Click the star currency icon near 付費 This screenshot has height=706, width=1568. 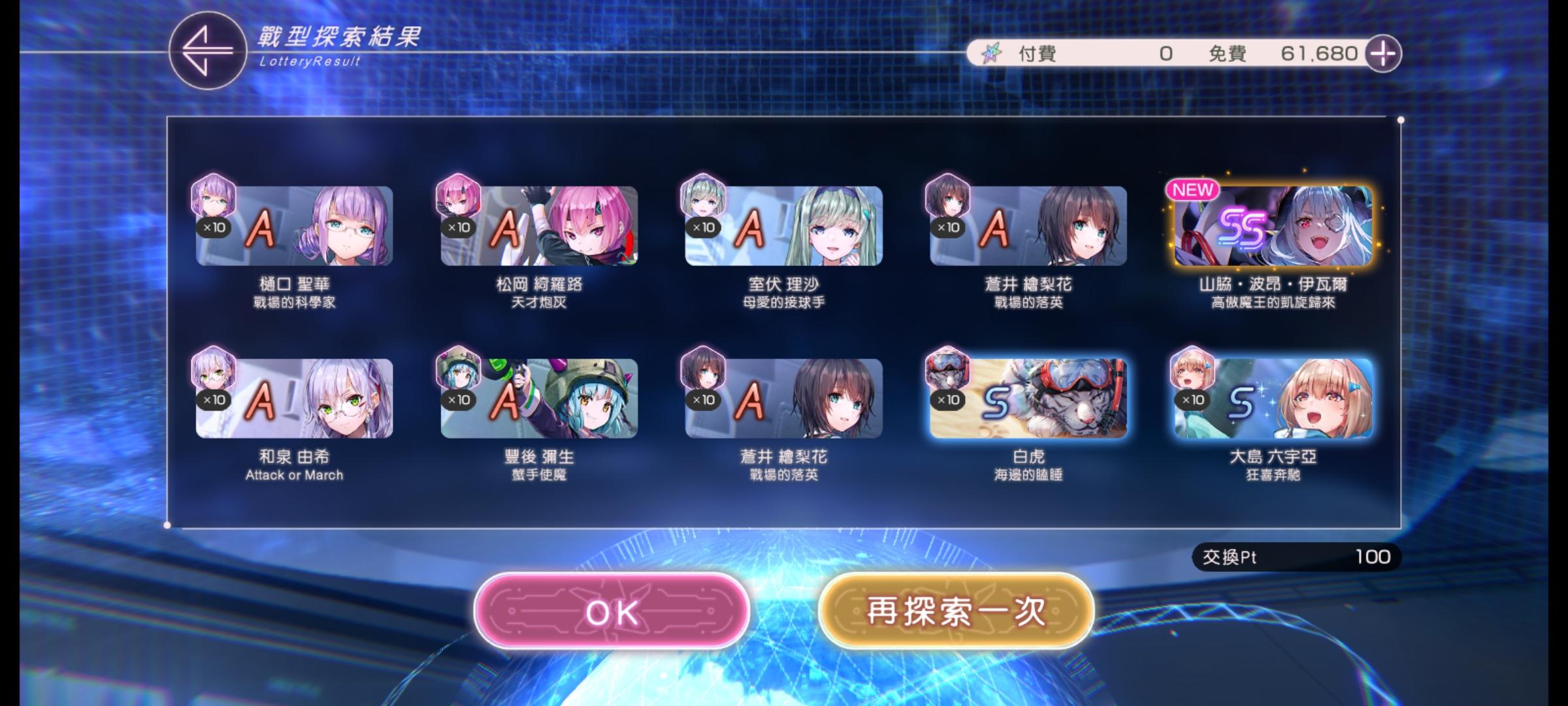(x=993, y=54)
